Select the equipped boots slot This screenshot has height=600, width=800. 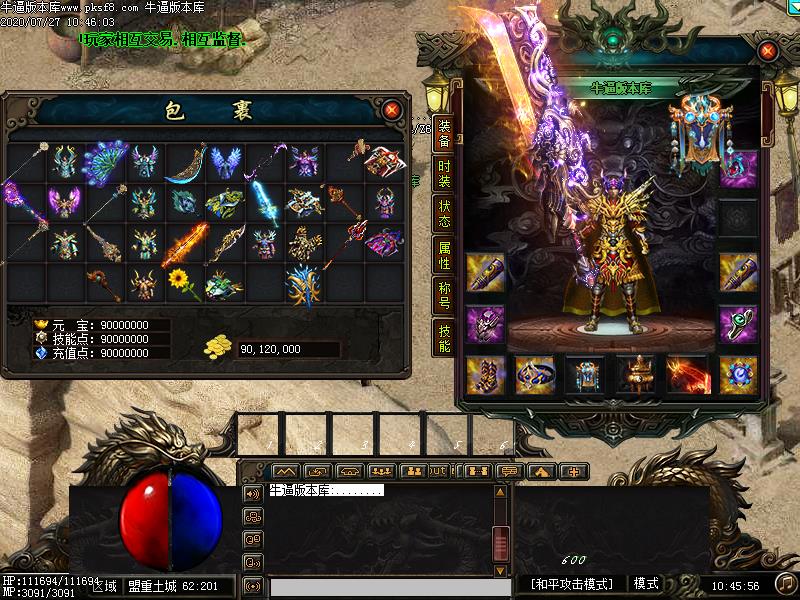(487, 374)
